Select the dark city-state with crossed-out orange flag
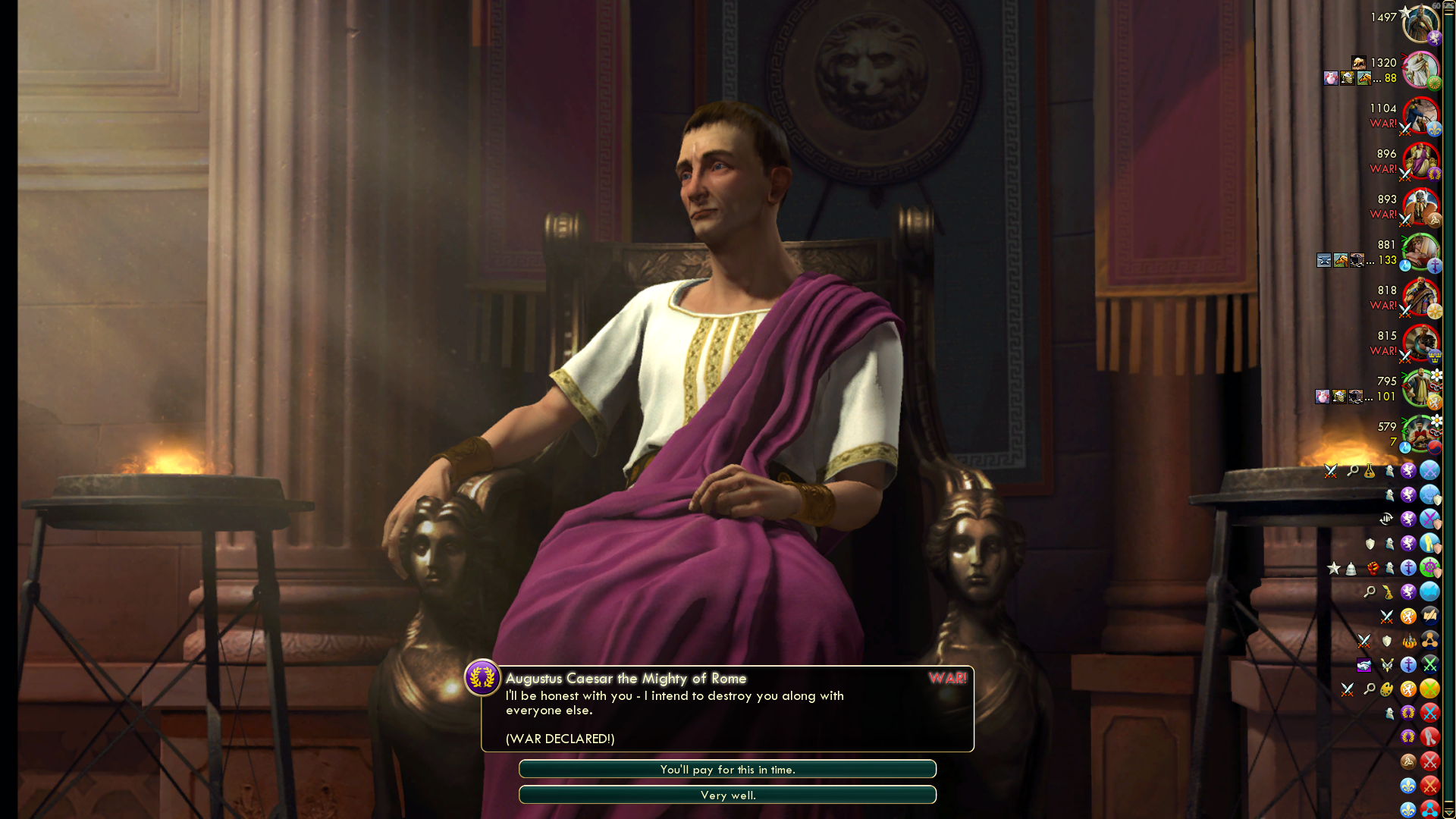Viewport: 1456px width, 819px height. (x=1429, y=616)
